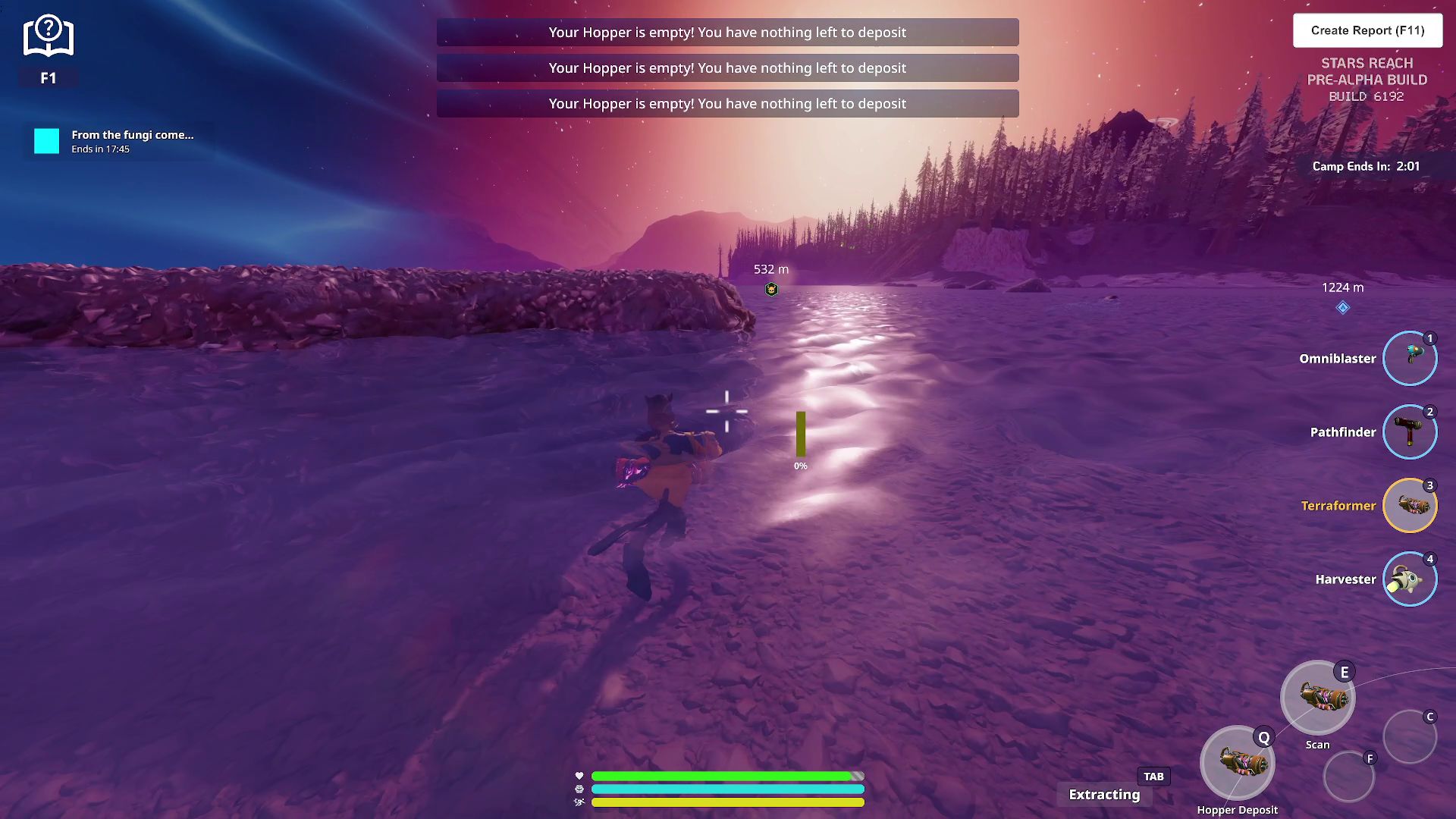This screenshot has width=1456, height=819.
Task: Activate the Scan ability icon
Action: point(1317,698)
